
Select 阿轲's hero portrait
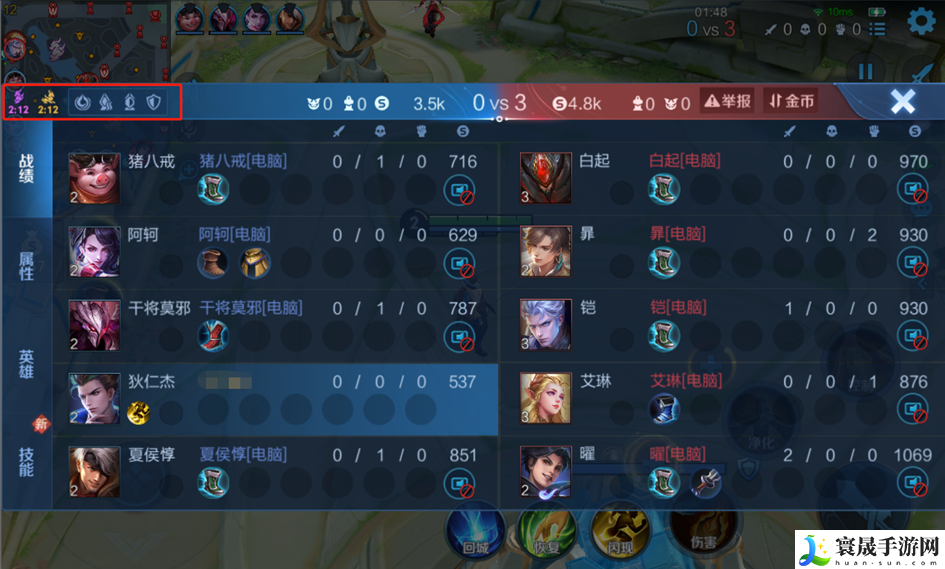(94, 252)
